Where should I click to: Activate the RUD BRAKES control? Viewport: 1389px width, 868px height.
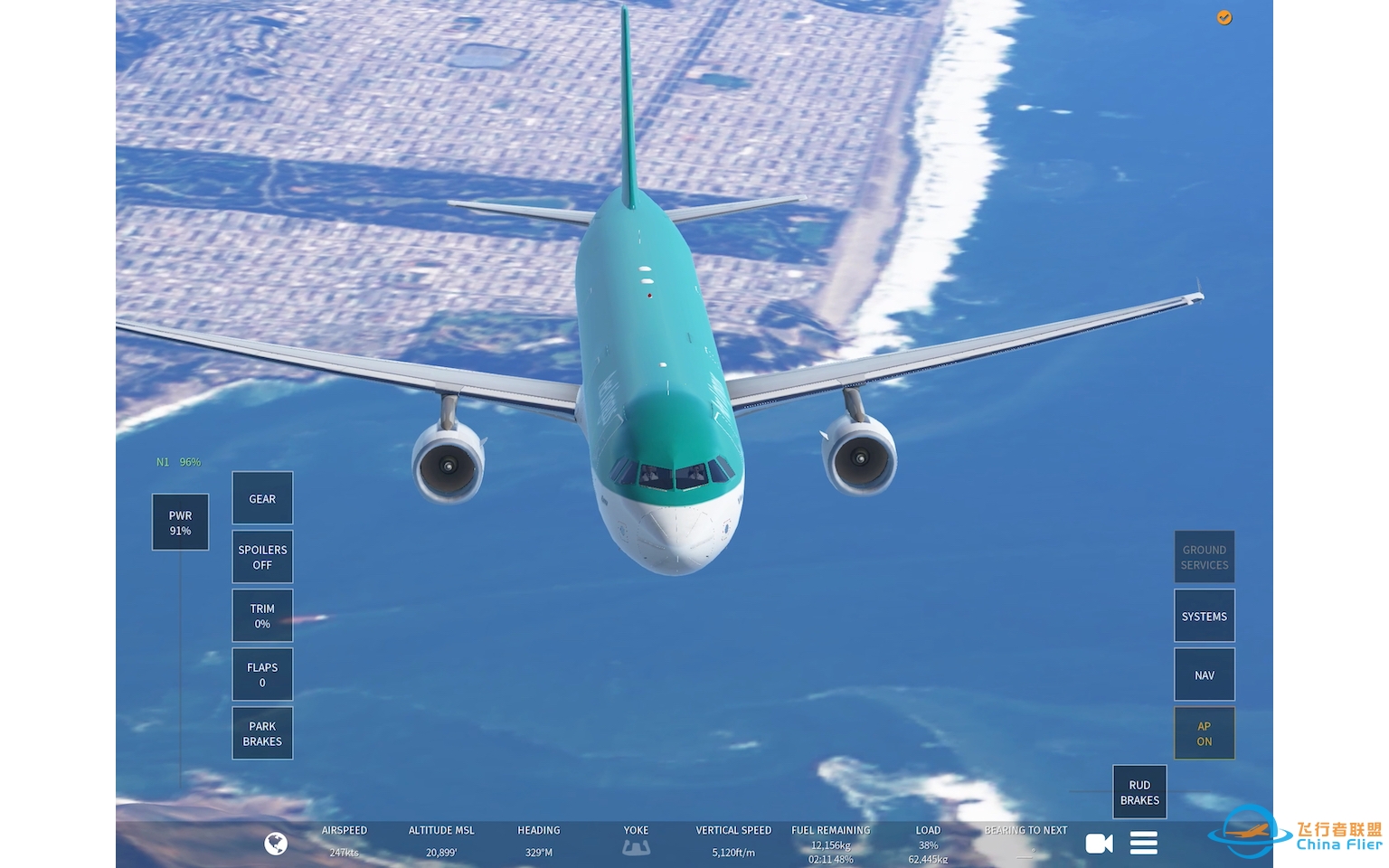[x=1139, y=792]
